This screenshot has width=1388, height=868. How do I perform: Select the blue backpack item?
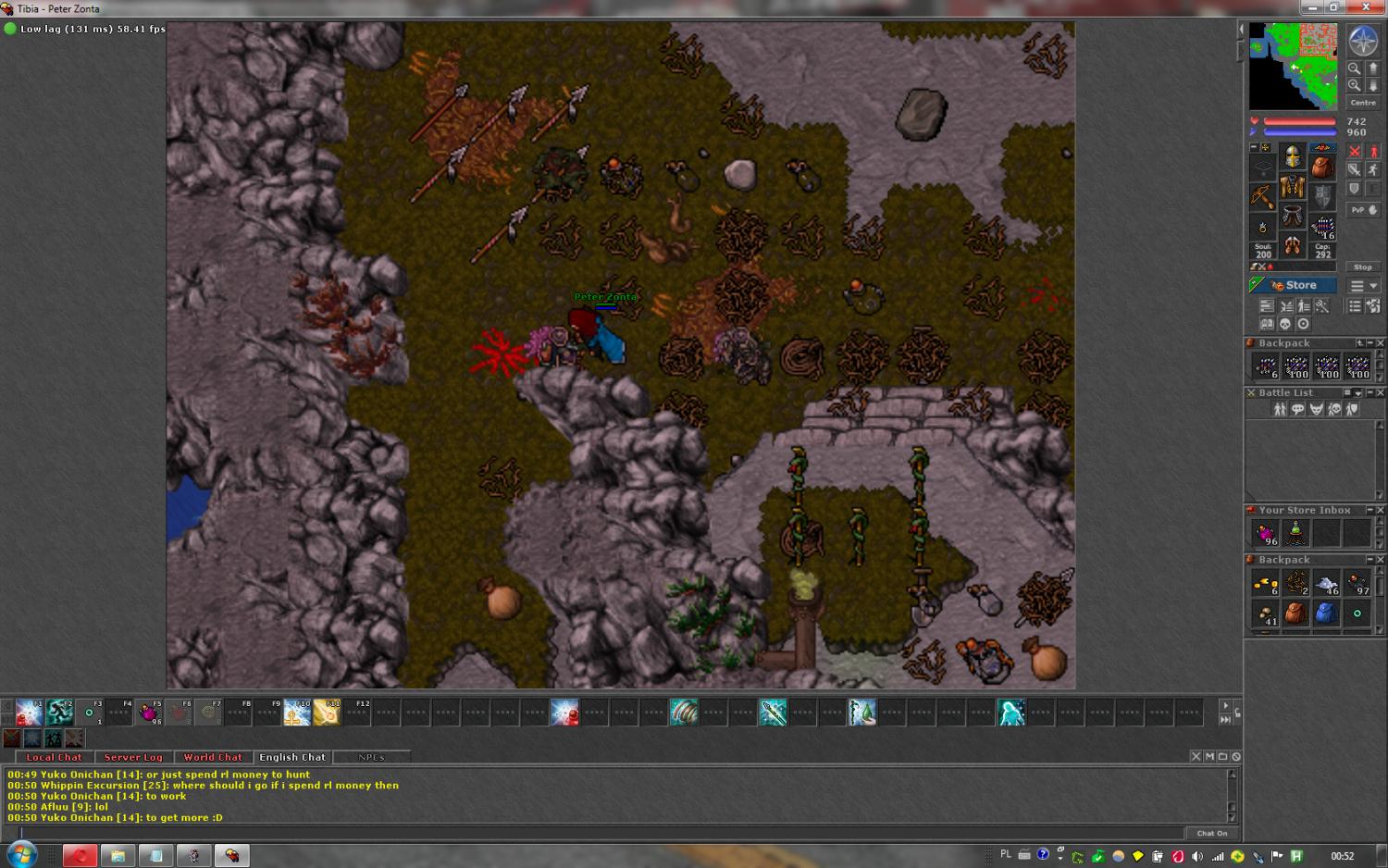pos(1326,613)
